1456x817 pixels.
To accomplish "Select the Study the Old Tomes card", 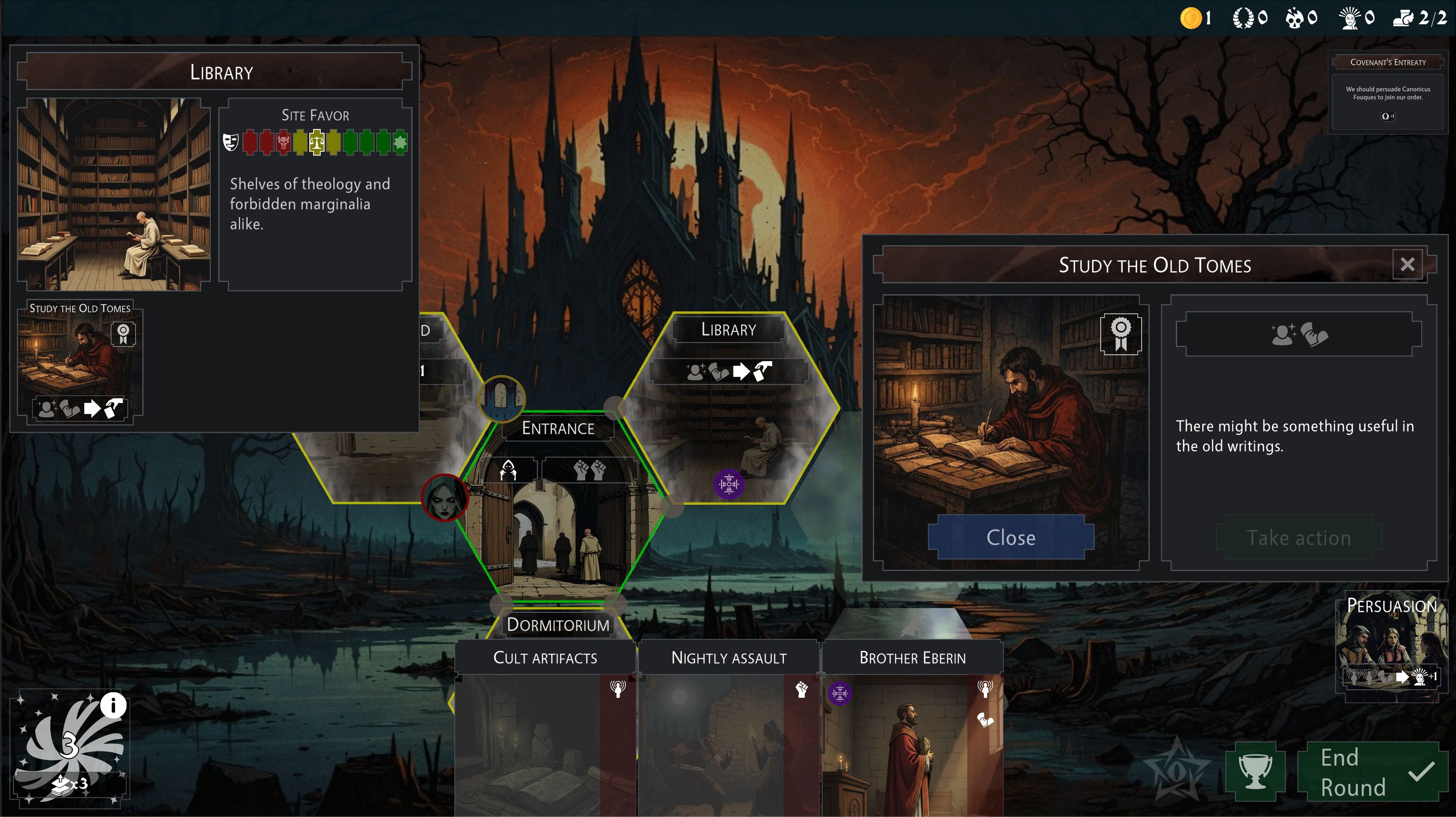I will click(x=80, y=362).
